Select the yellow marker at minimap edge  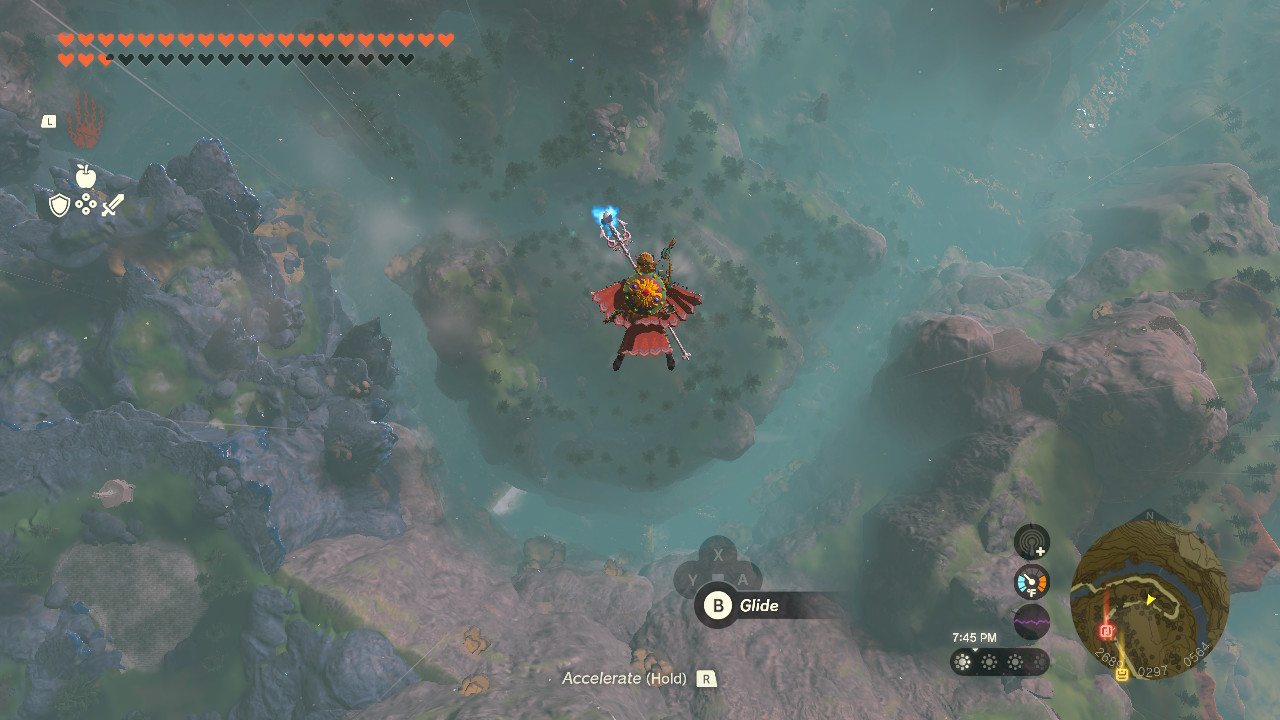pyautogui.click(x=1122, y=674)
